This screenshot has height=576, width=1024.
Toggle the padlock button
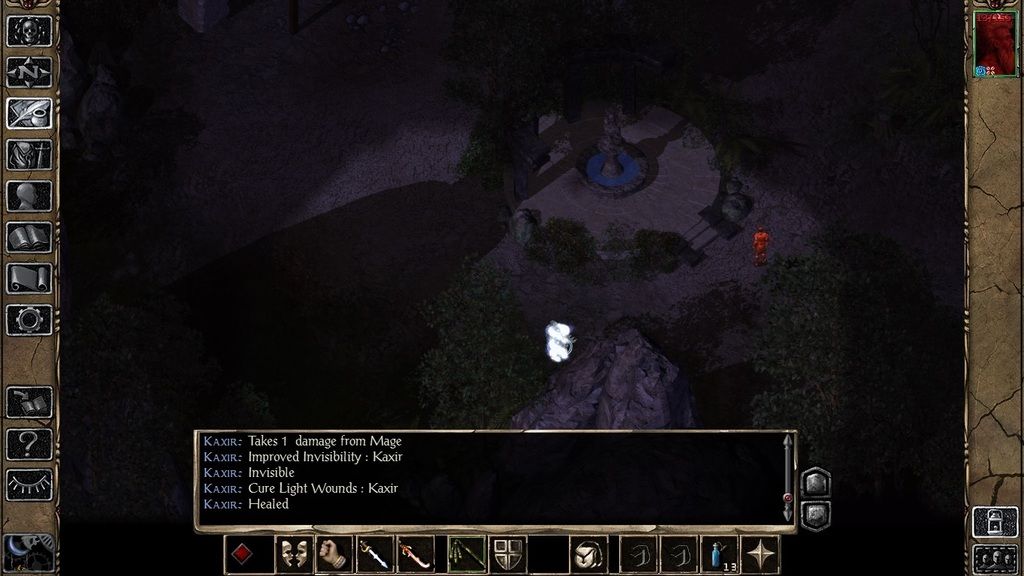click(994, 522)
